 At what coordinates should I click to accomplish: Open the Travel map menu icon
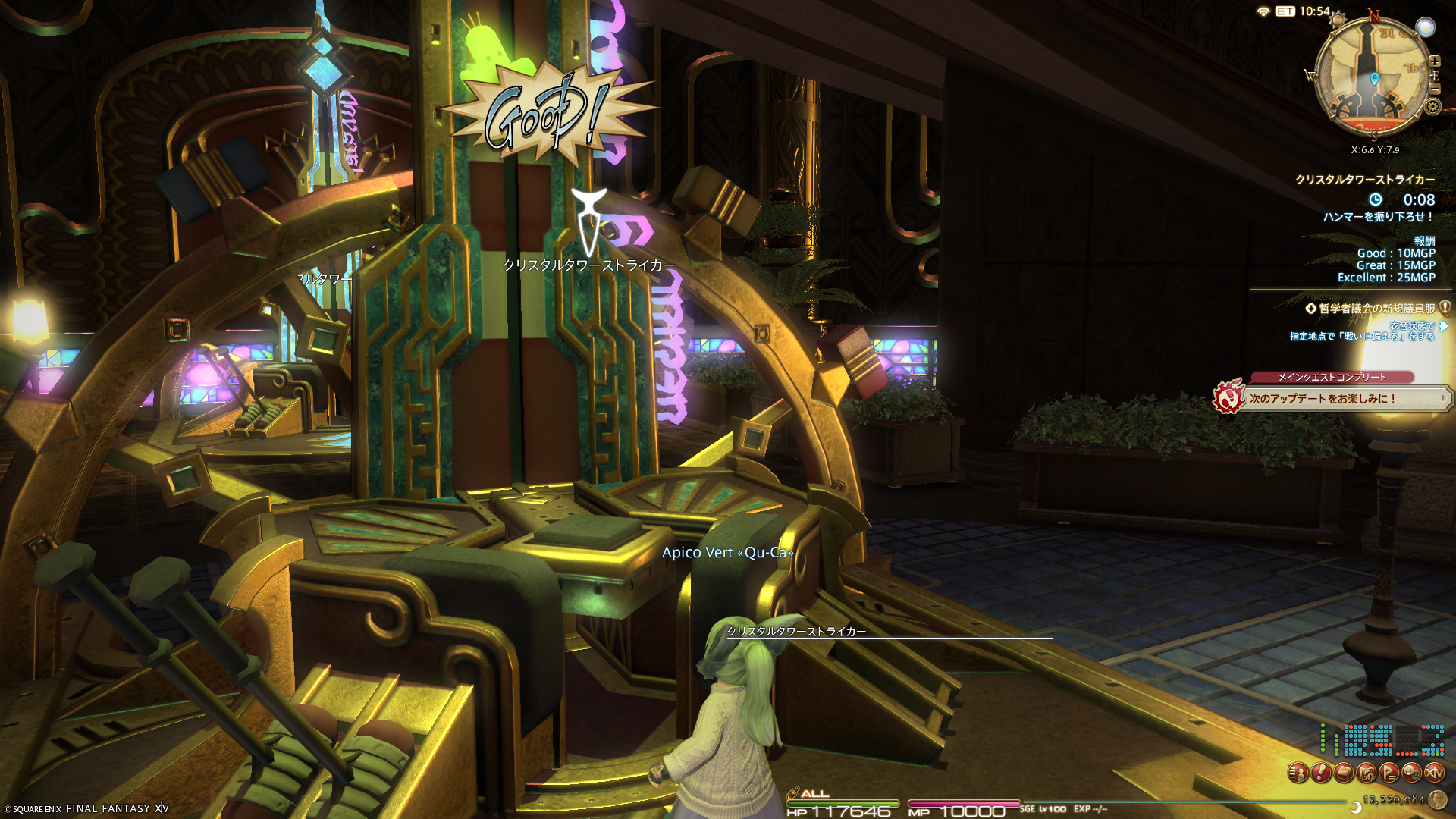pyautogui.click(x=1367, y=773)
